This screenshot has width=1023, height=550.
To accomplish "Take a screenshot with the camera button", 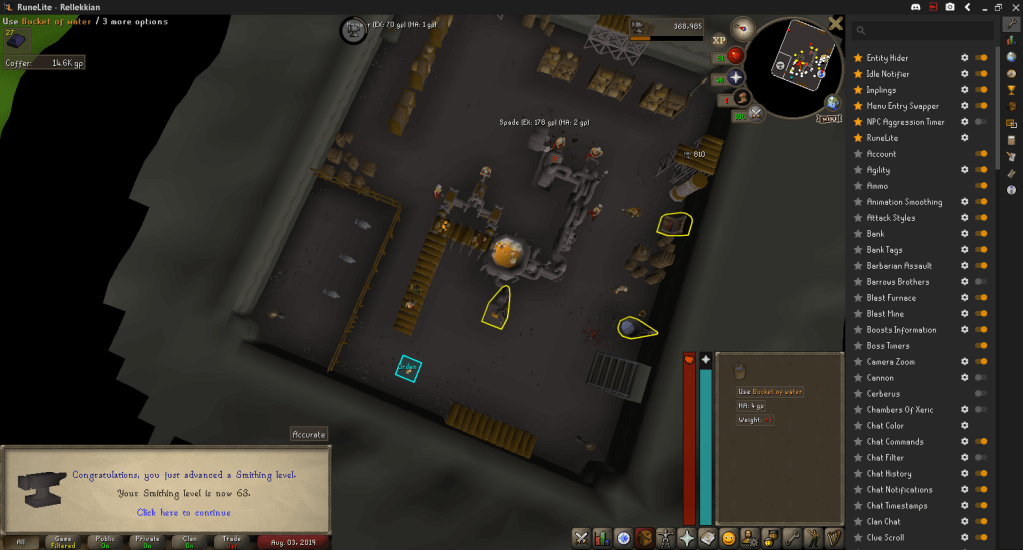I will tap(949, 7).
